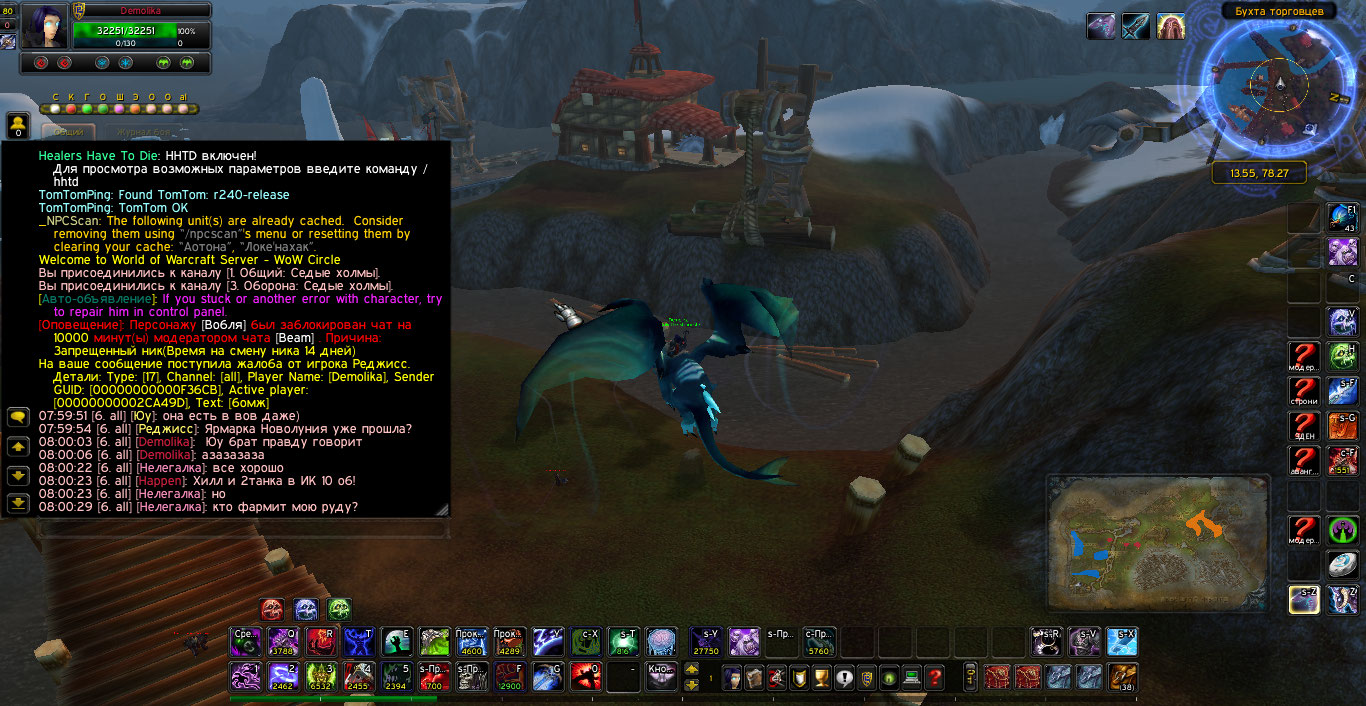Image resolution: width=1366 pixels, height=706 pixels.
Task: Open the character info micro button
Action: [732, 677]
